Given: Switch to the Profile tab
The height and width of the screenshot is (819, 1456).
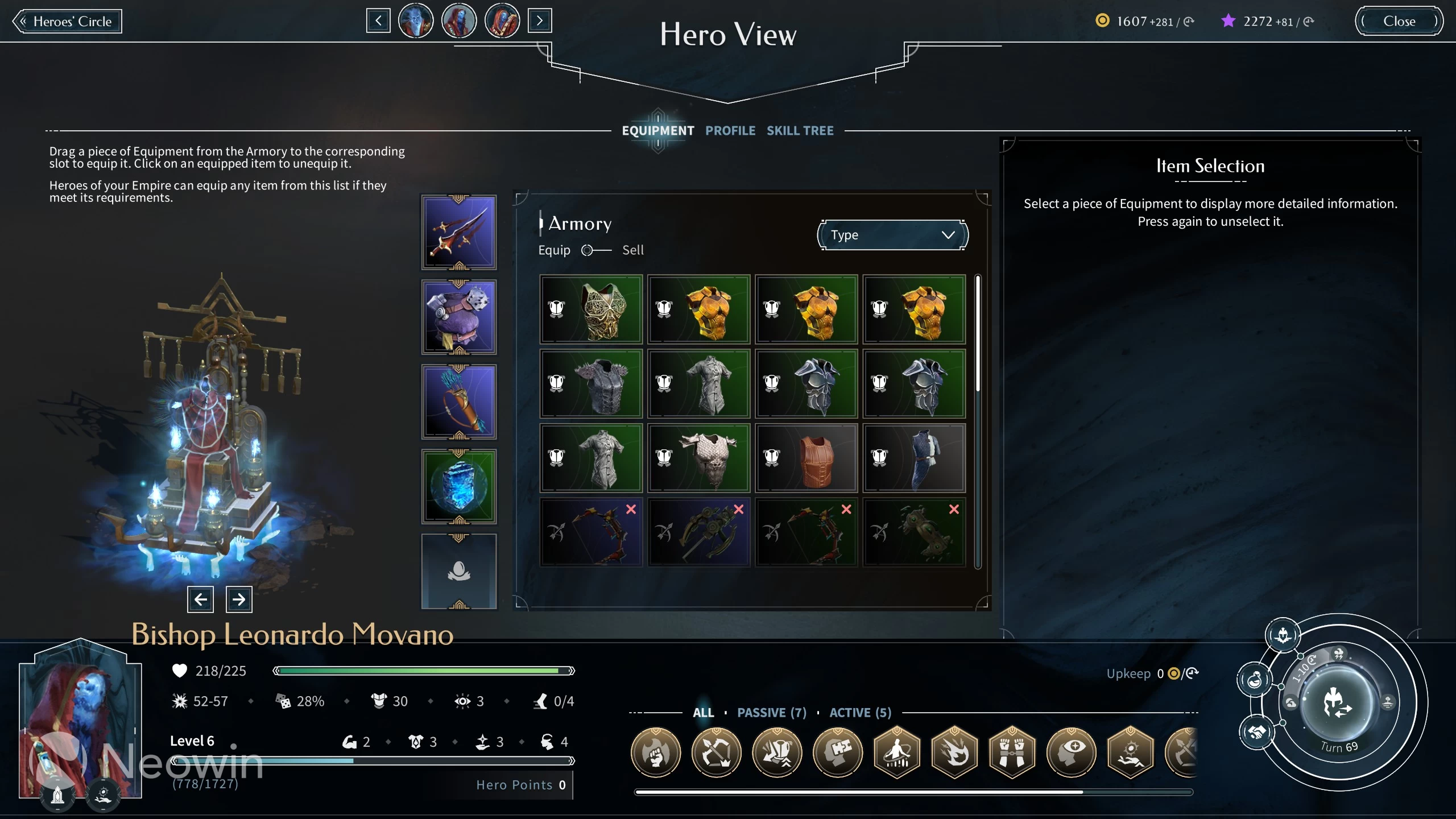Looking at the screenshot, I should [x=730, y=131].
